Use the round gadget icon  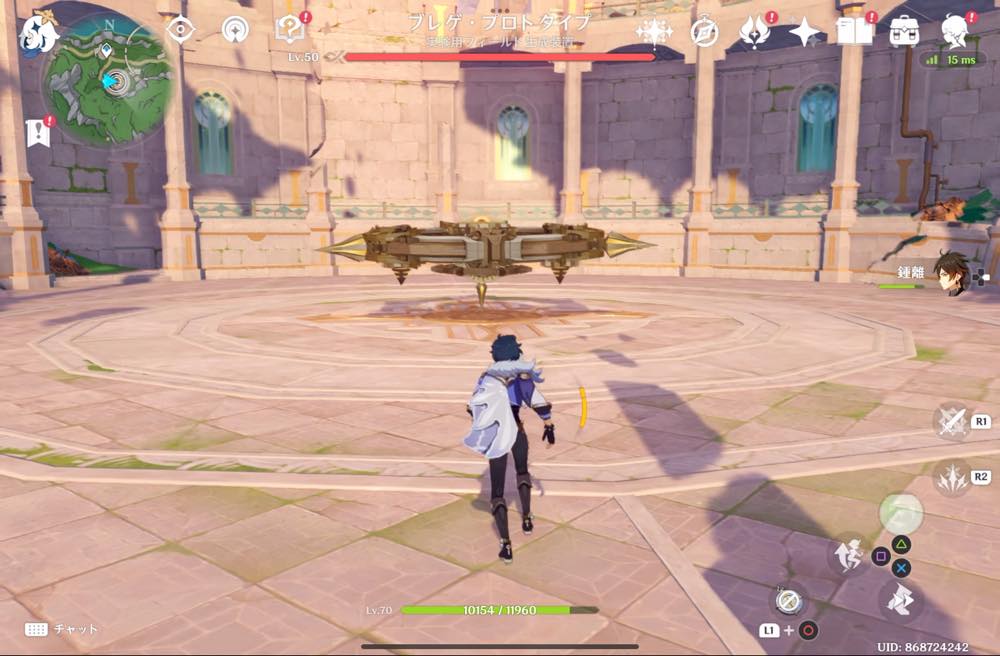(788, 600)
